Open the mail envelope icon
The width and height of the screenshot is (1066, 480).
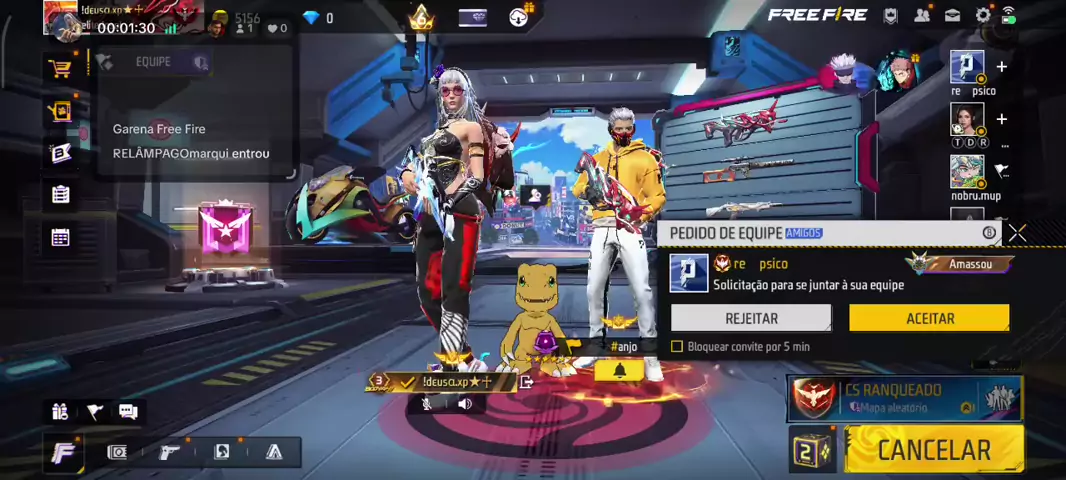pyautogui.click(x=953, y=15)
